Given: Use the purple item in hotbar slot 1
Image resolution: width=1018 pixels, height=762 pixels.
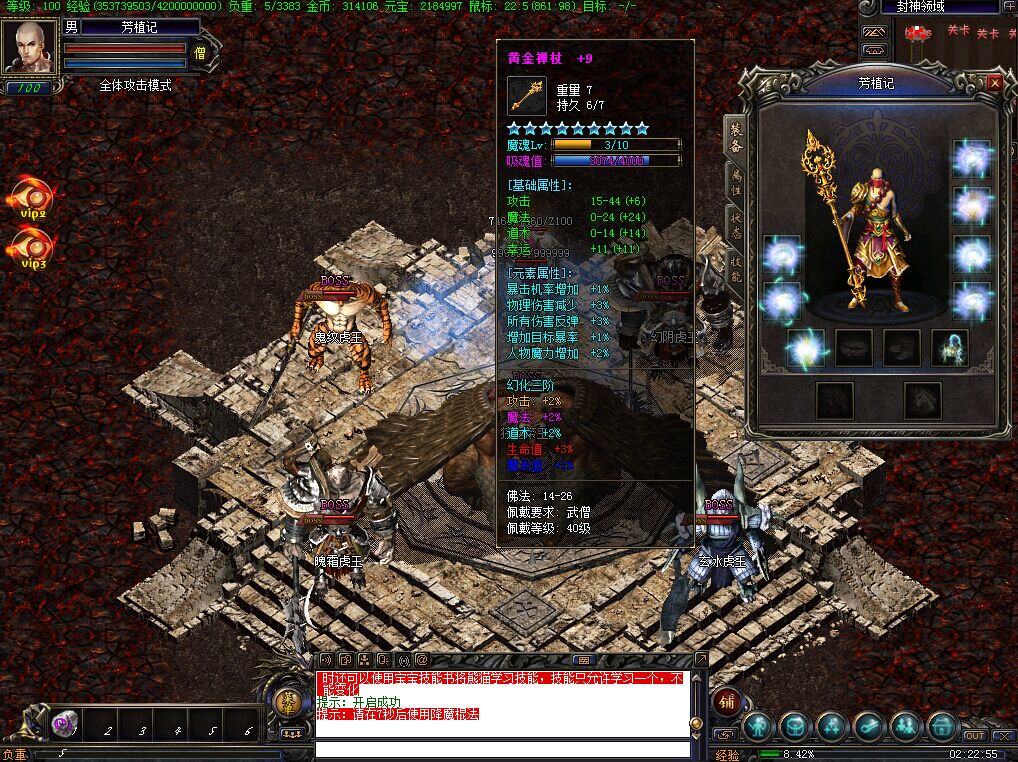Looking at the screenshot, I should (66, 724).
